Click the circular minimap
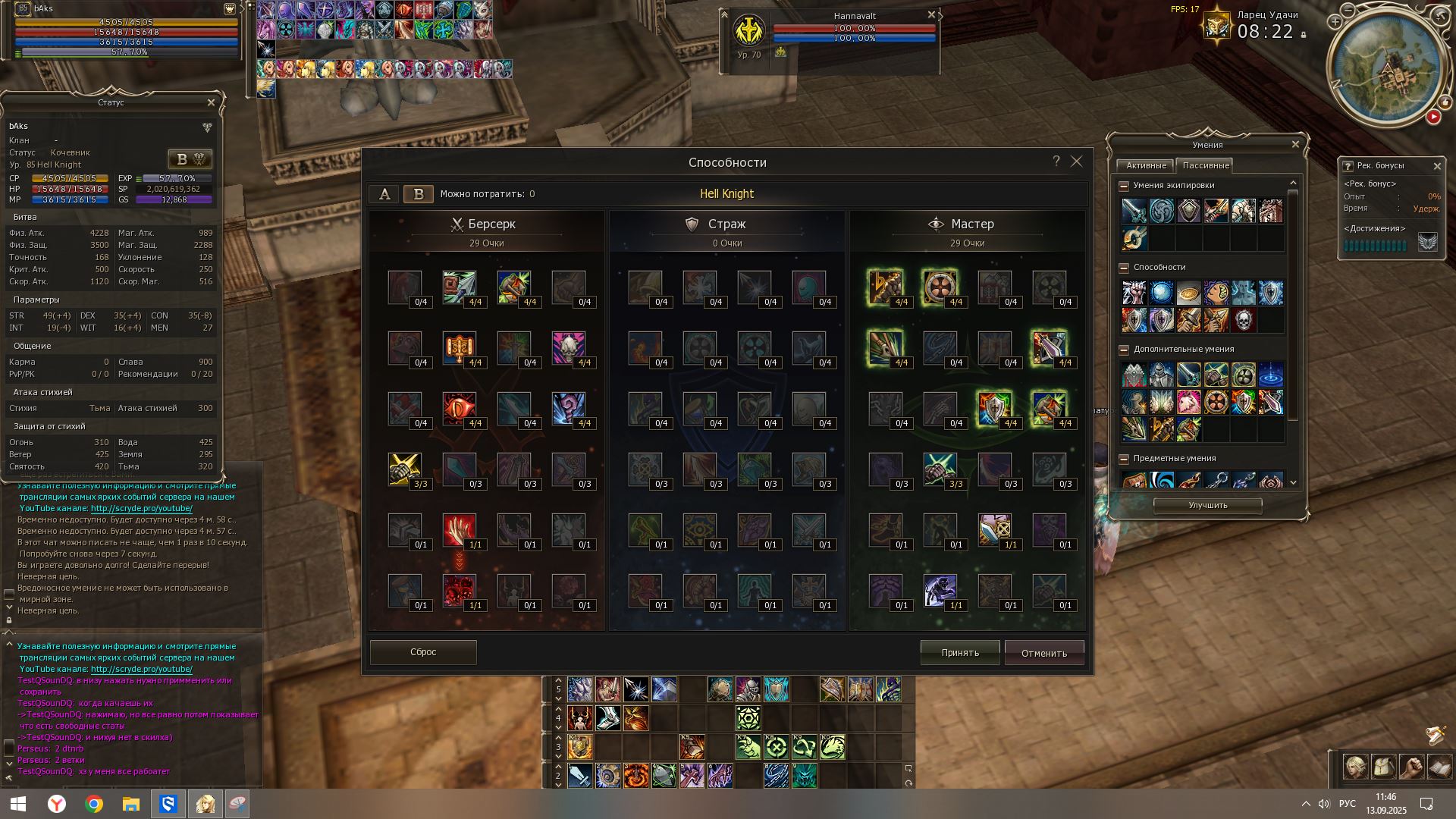The image size is (1456, 819). pyautogui.click(x=1385, y=70)
